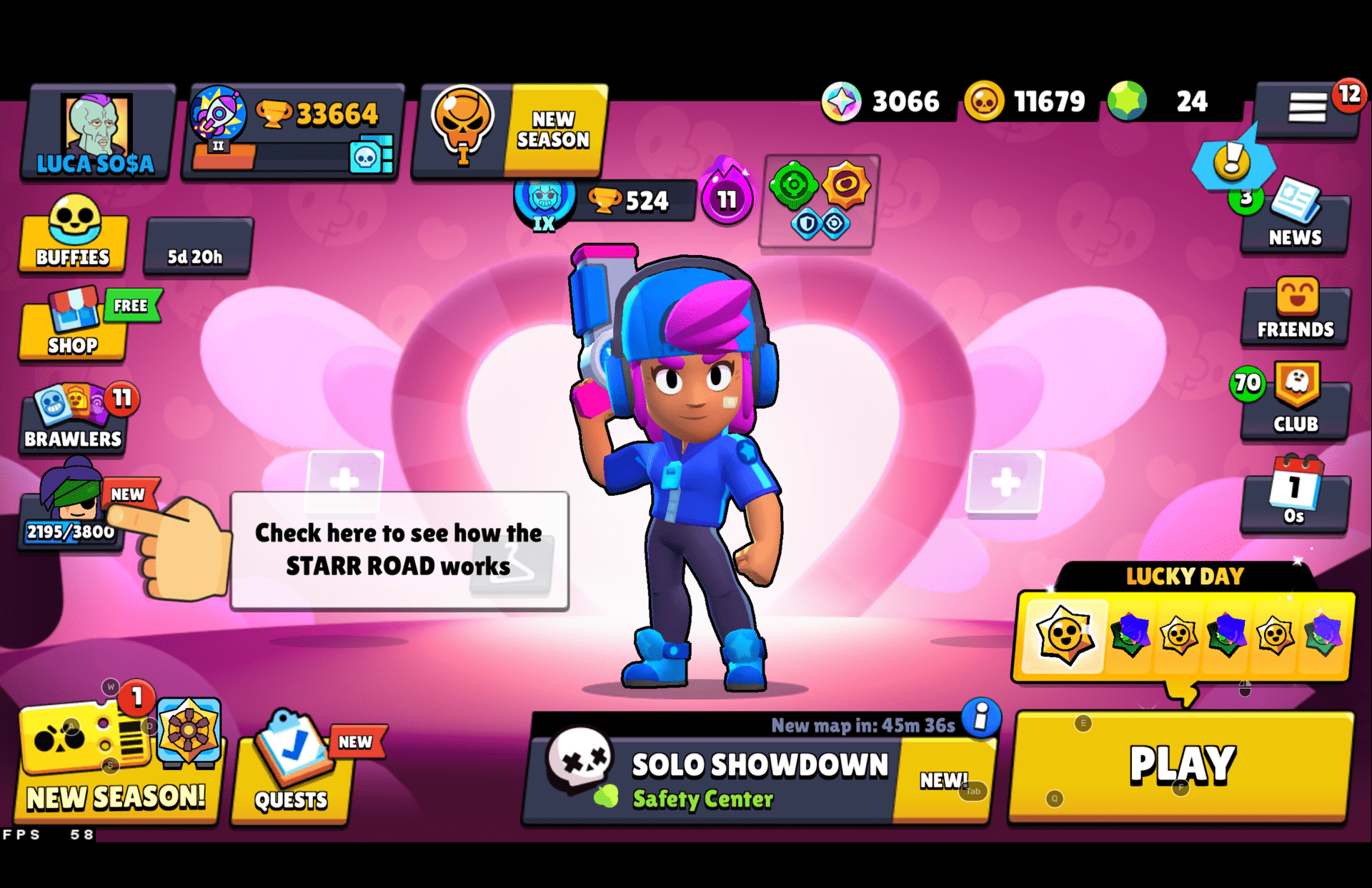This screenshot has width=1372, height=888.
Task: Open the Brawlers menu
Action: (71, 421)
